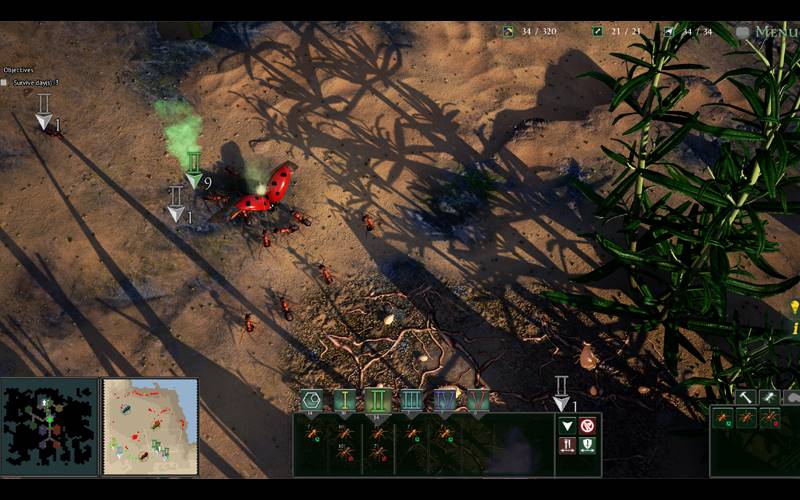Screen dimensions: 800x500
Task: Open the ant build tab next to pickaxe
Action: coord(768,397)
